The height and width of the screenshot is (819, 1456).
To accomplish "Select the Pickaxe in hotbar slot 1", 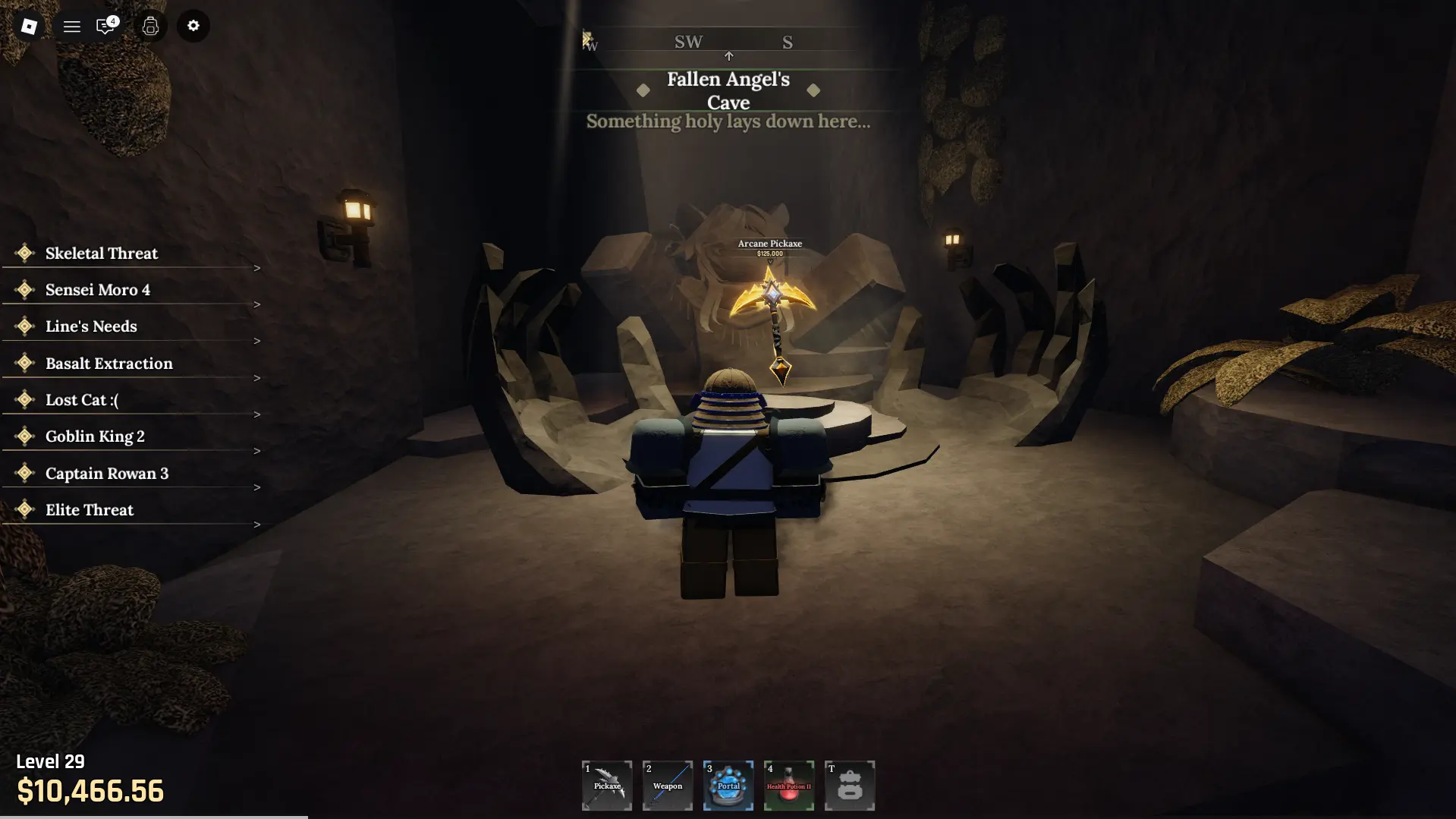I will pos(606,786).
